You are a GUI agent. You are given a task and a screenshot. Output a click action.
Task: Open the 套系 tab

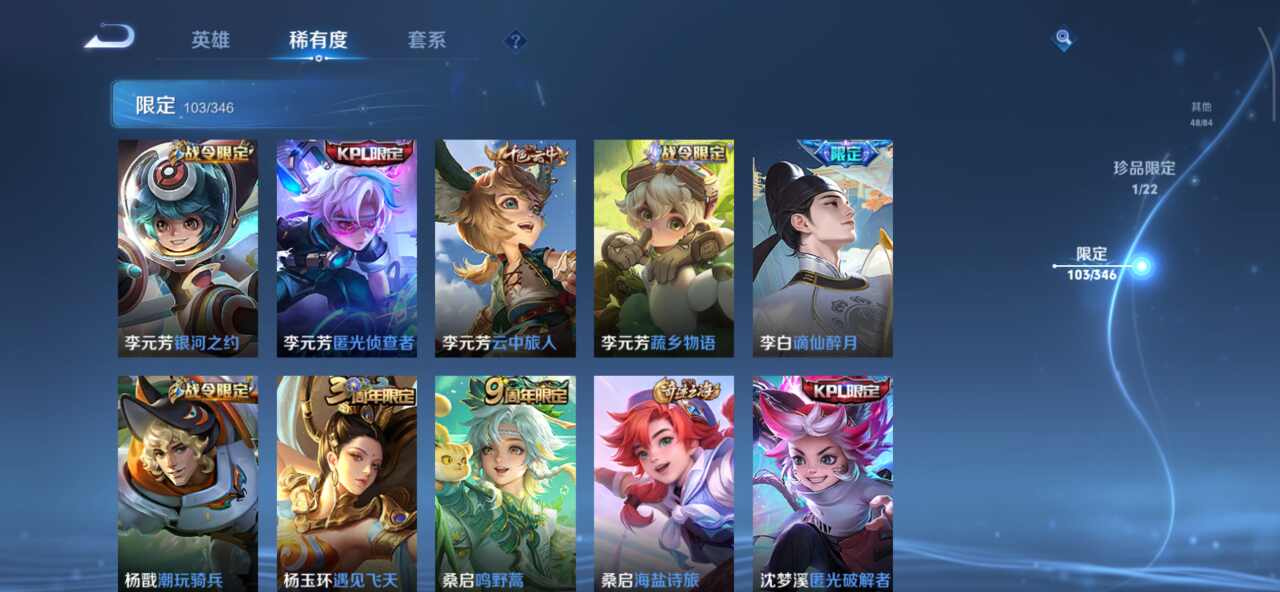tap(427, 40)
